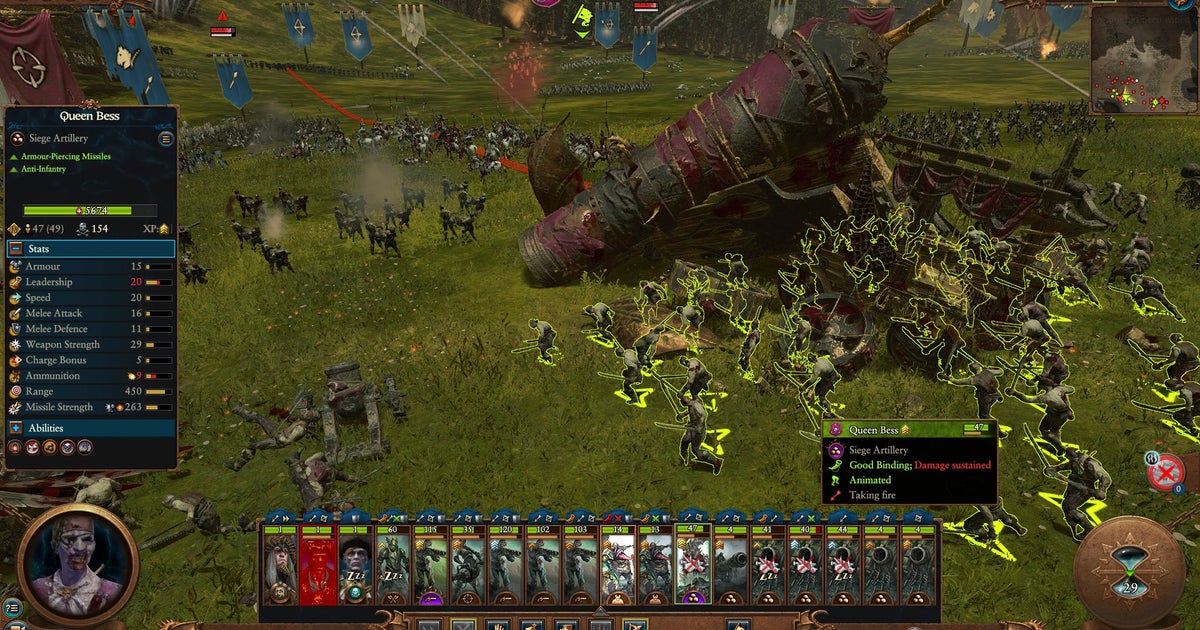
Task: Click the lord portrait in the corner
Action: point(78,558)
